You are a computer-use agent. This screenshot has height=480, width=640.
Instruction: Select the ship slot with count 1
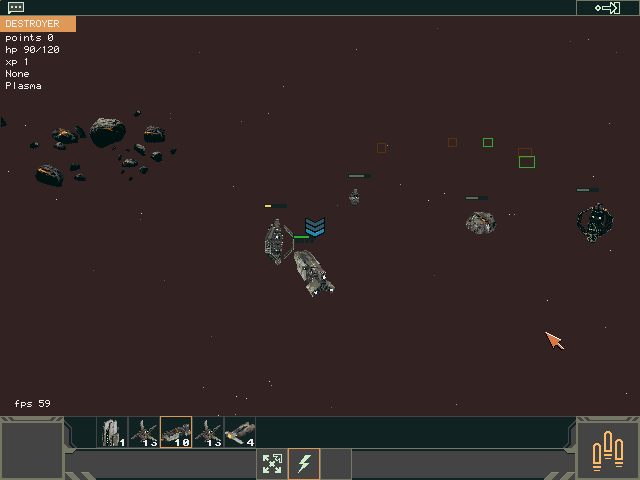112,432
